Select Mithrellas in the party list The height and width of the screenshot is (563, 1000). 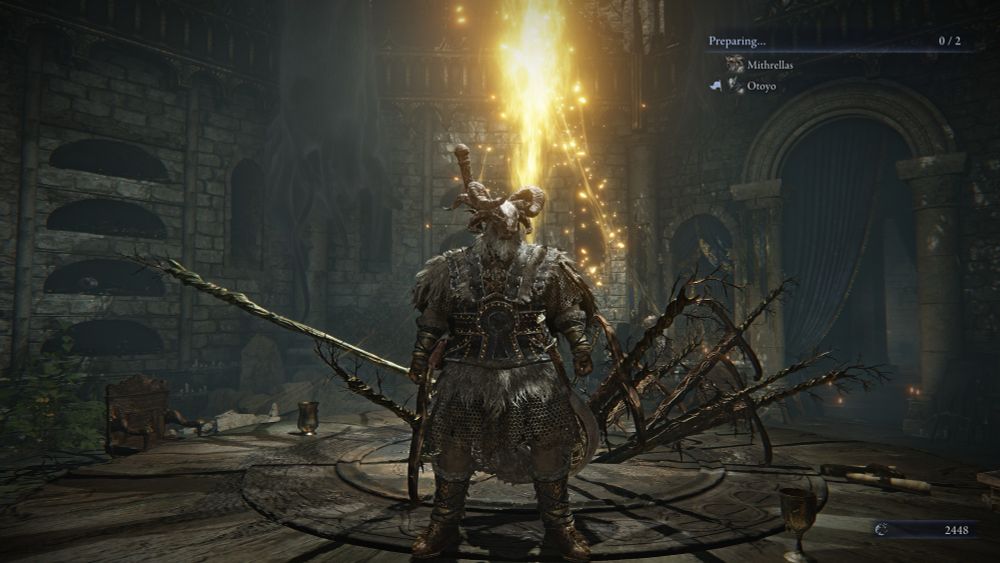[x=770, y=64]
